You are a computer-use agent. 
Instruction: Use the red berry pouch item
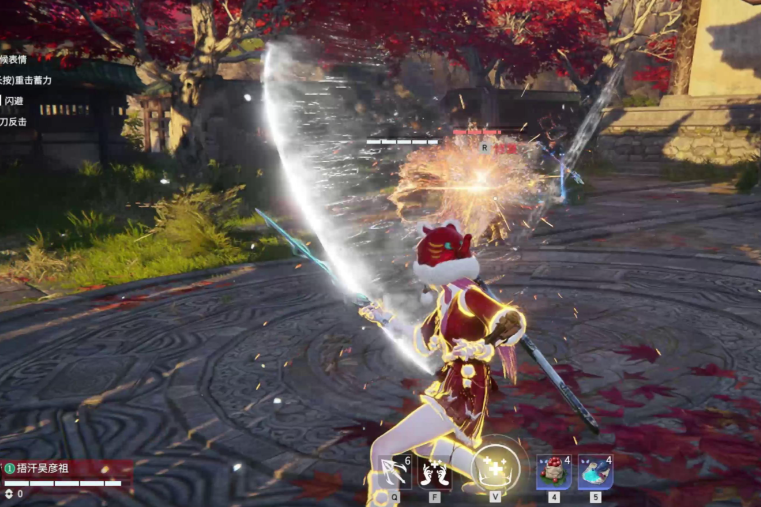553,471
